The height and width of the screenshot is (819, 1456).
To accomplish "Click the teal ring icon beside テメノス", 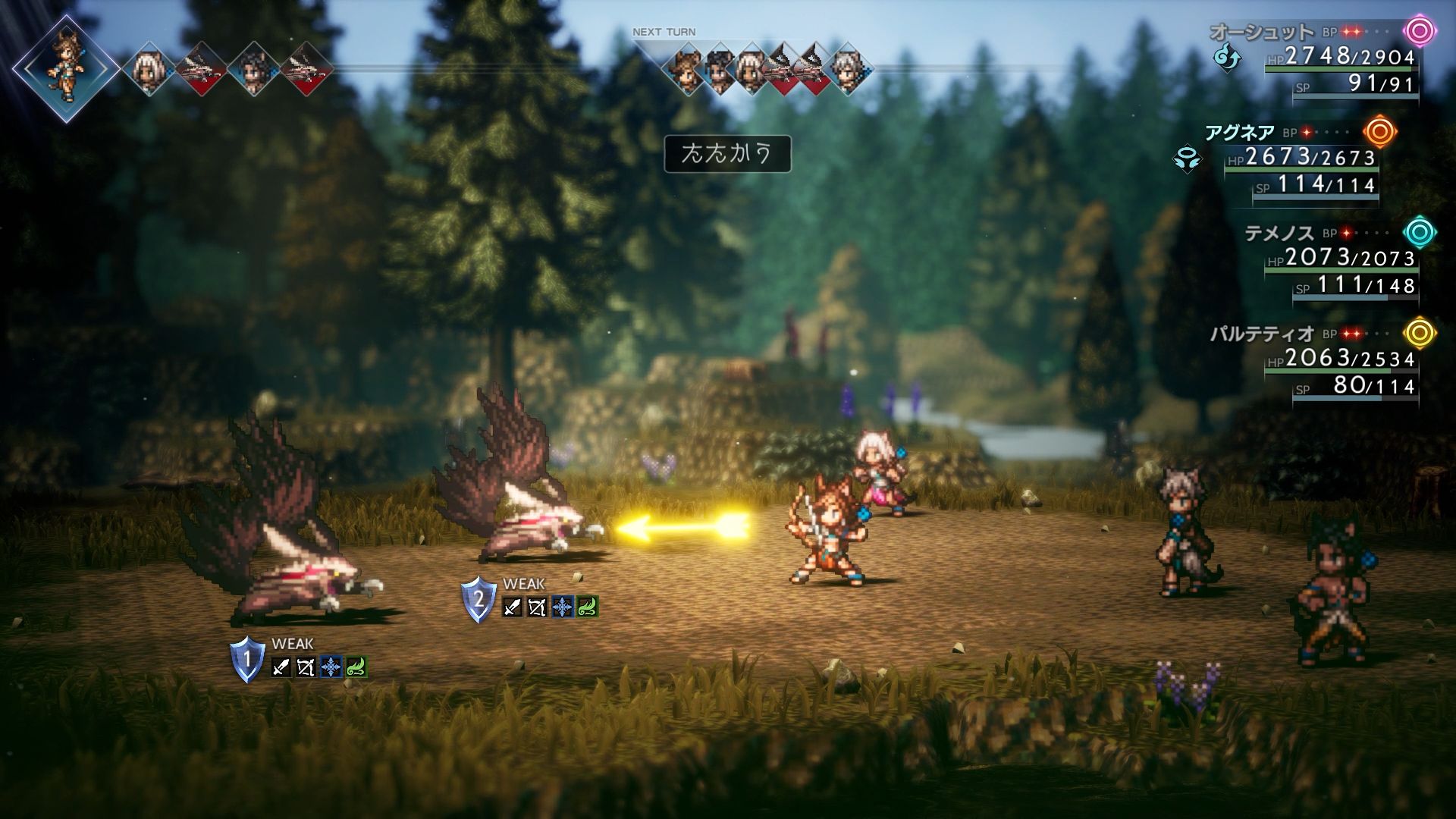I will 1420,232.
